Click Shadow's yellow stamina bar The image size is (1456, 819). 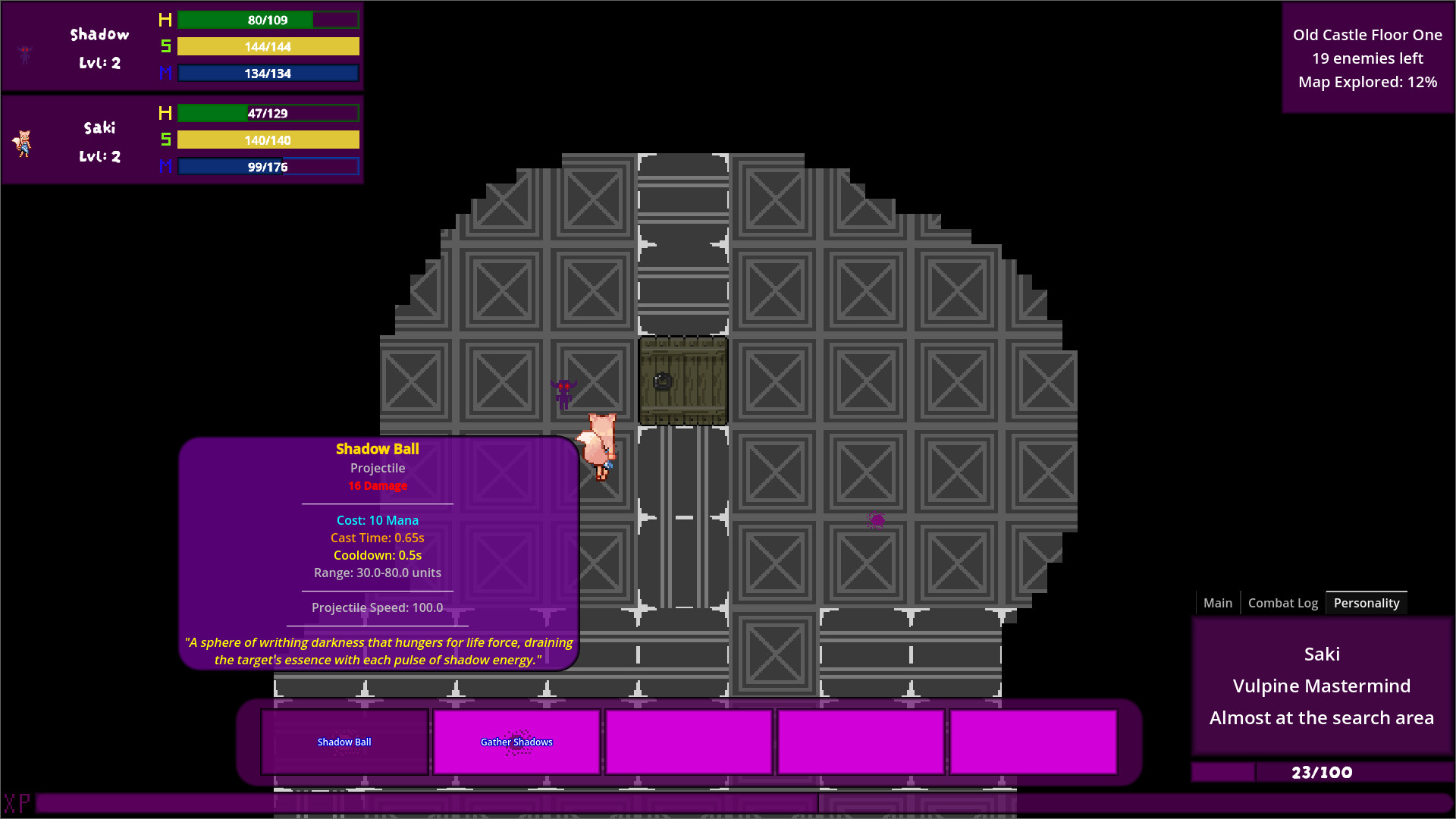coord(267,46)
